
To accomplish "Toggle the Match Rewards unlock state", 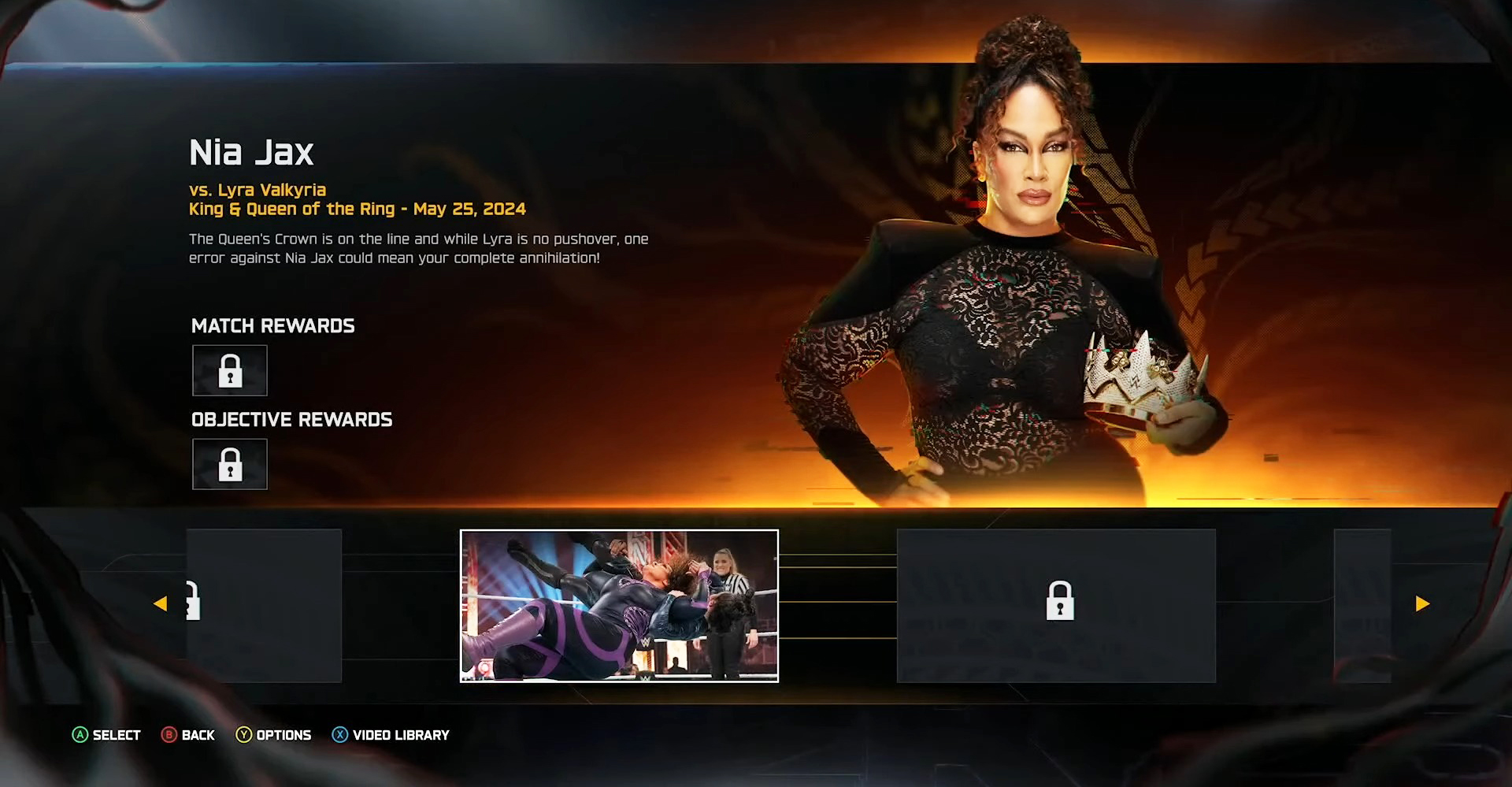I will [x=229, y=370].
